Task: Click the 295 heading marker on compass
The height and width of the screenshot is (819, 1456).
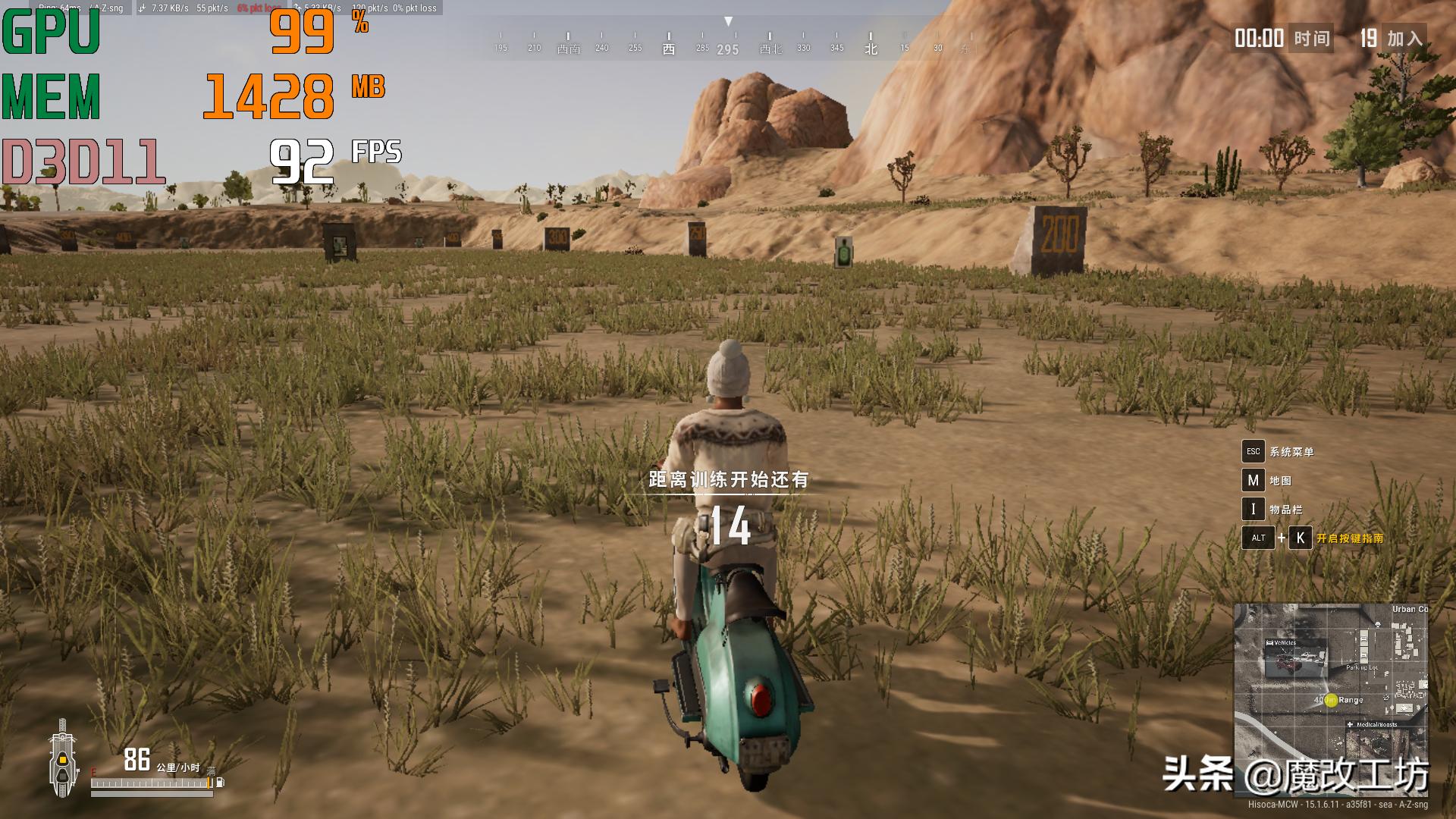Action: 726,47
